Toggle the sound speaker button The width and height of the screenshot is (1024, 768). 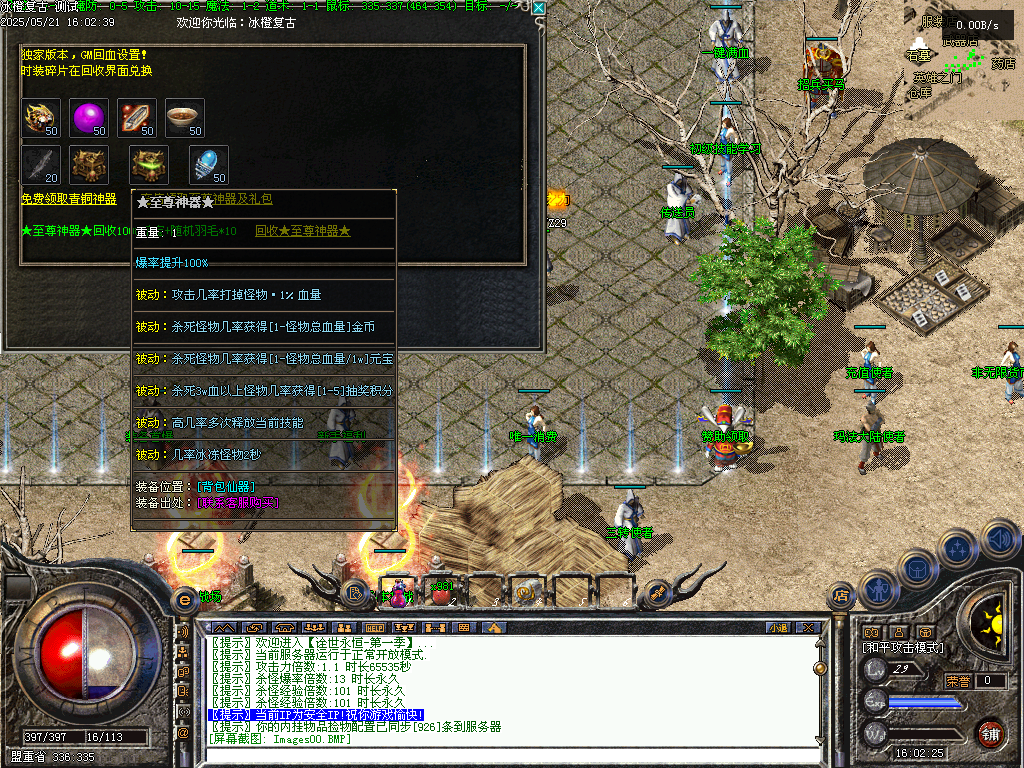coord(999,541)
